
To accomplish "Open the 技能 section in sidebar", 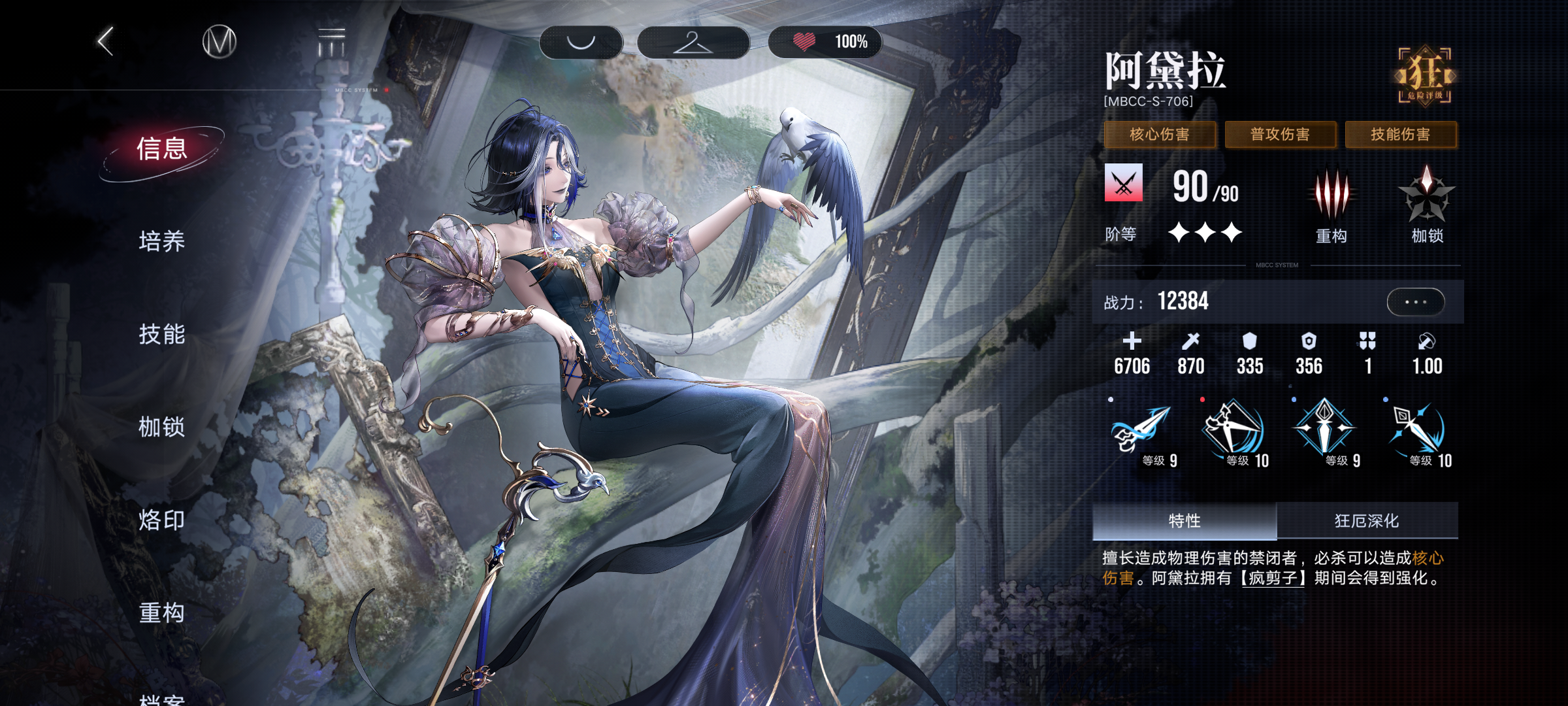I will click(x=161, y=334).
